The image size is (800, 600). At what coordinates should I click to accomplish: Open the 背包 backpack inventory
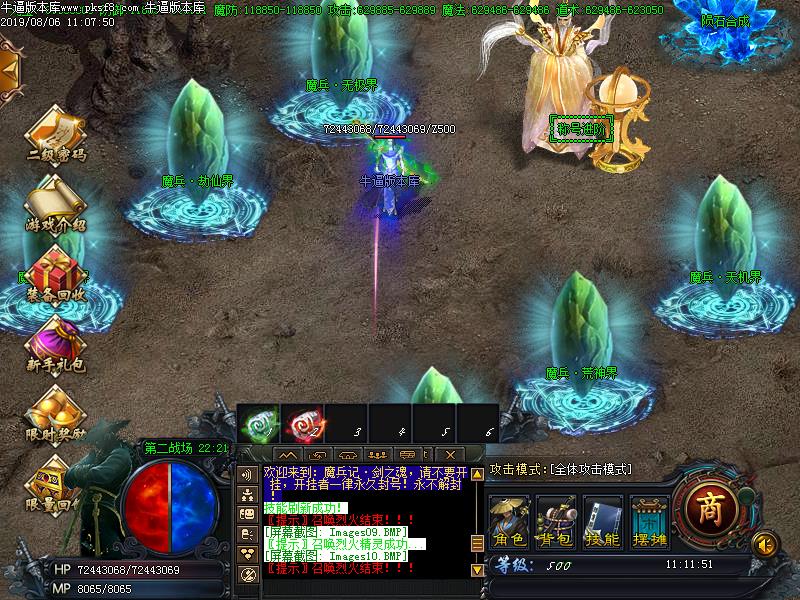[x=556, y=523]
